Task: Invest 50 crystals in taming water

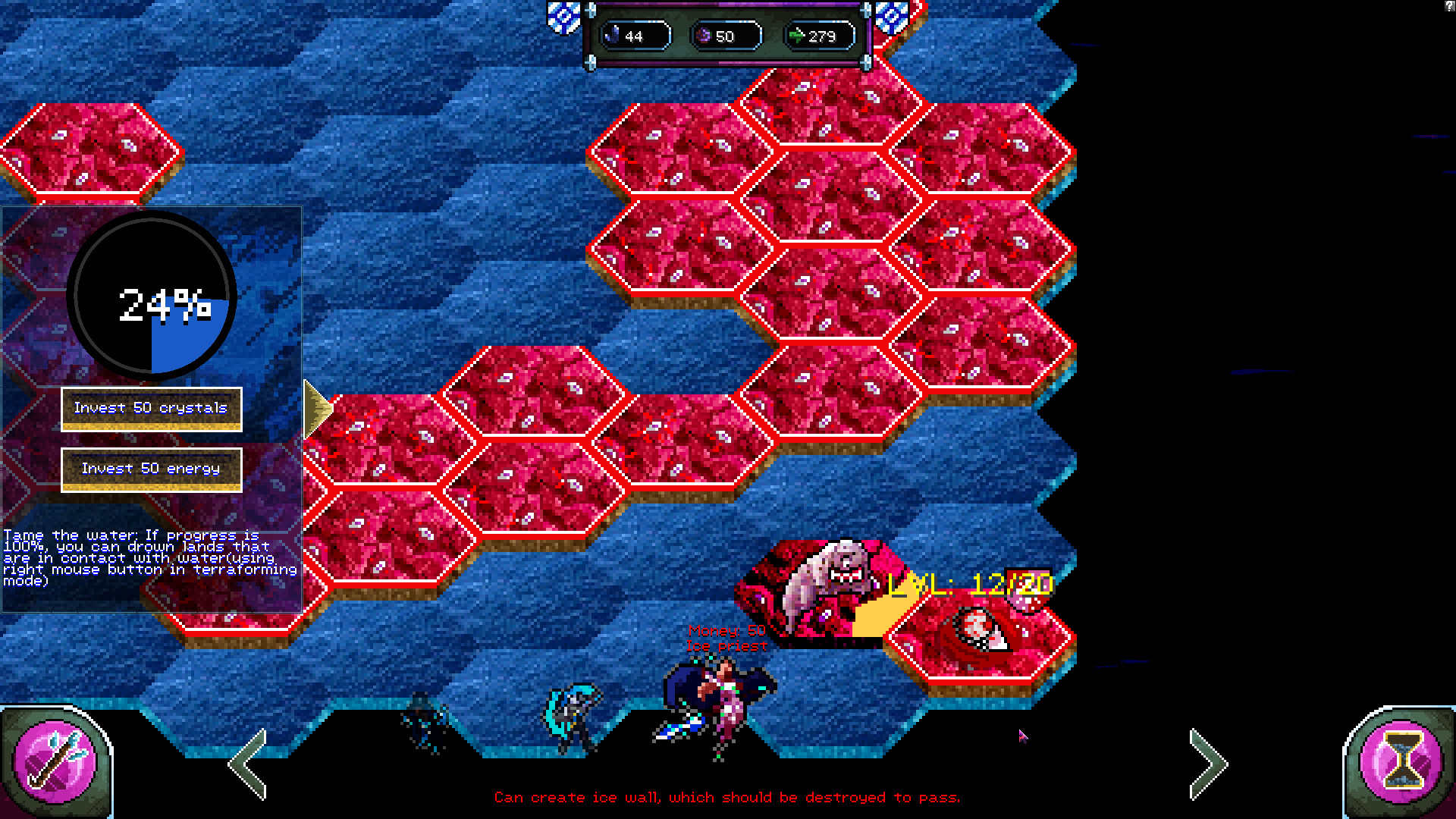Action: [x=151, y=409]
